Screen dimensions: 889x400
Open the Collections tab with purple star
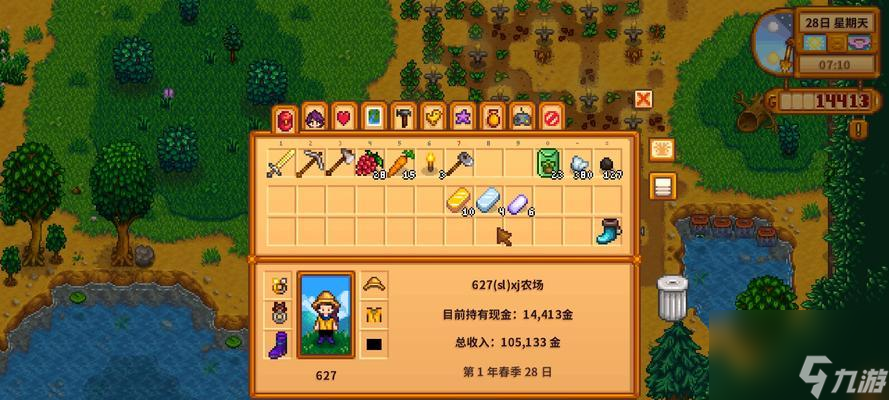click(x=462, y=118)
